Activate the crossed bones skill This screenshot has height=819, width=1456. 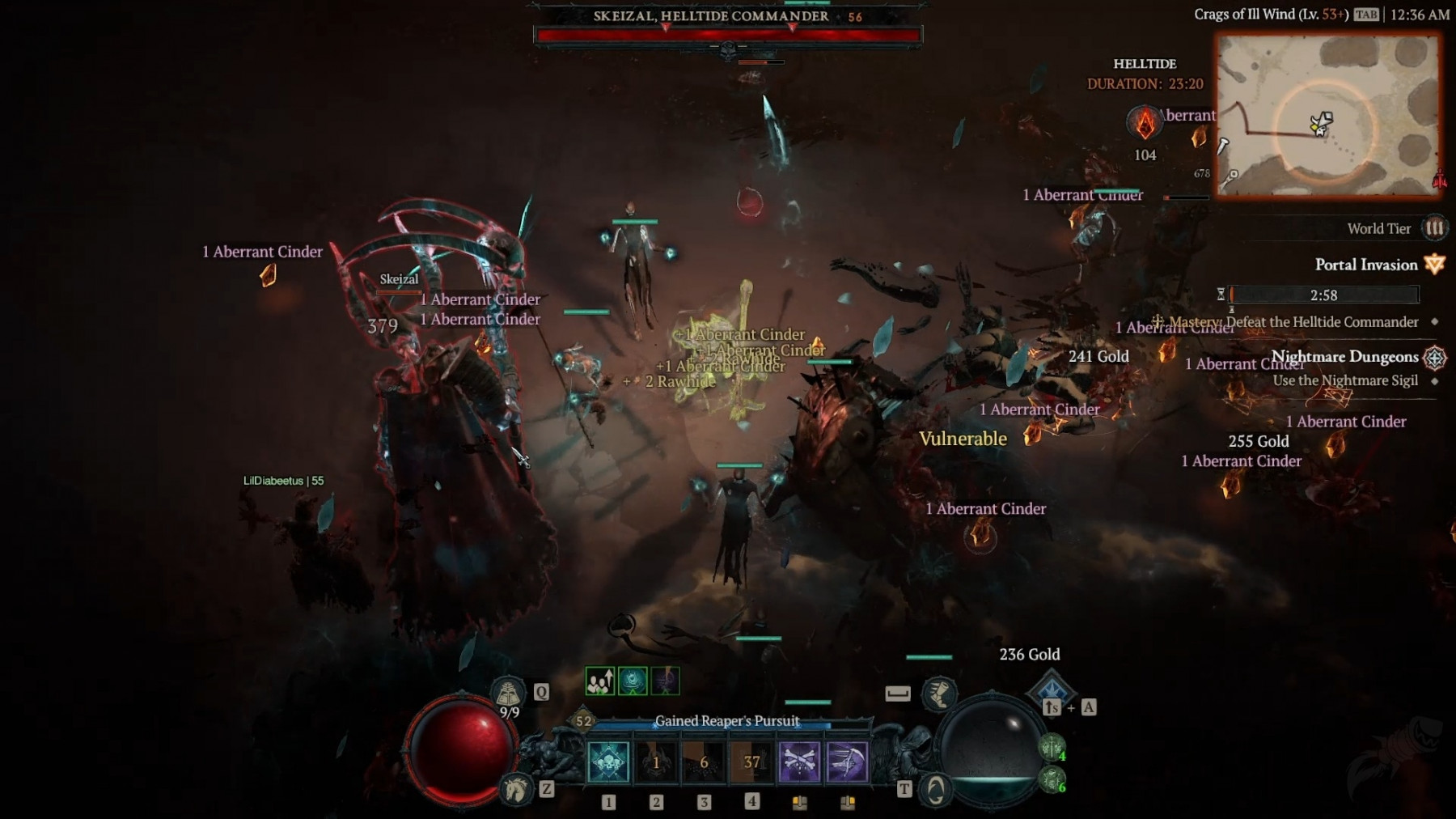click(x=799, y=762)
